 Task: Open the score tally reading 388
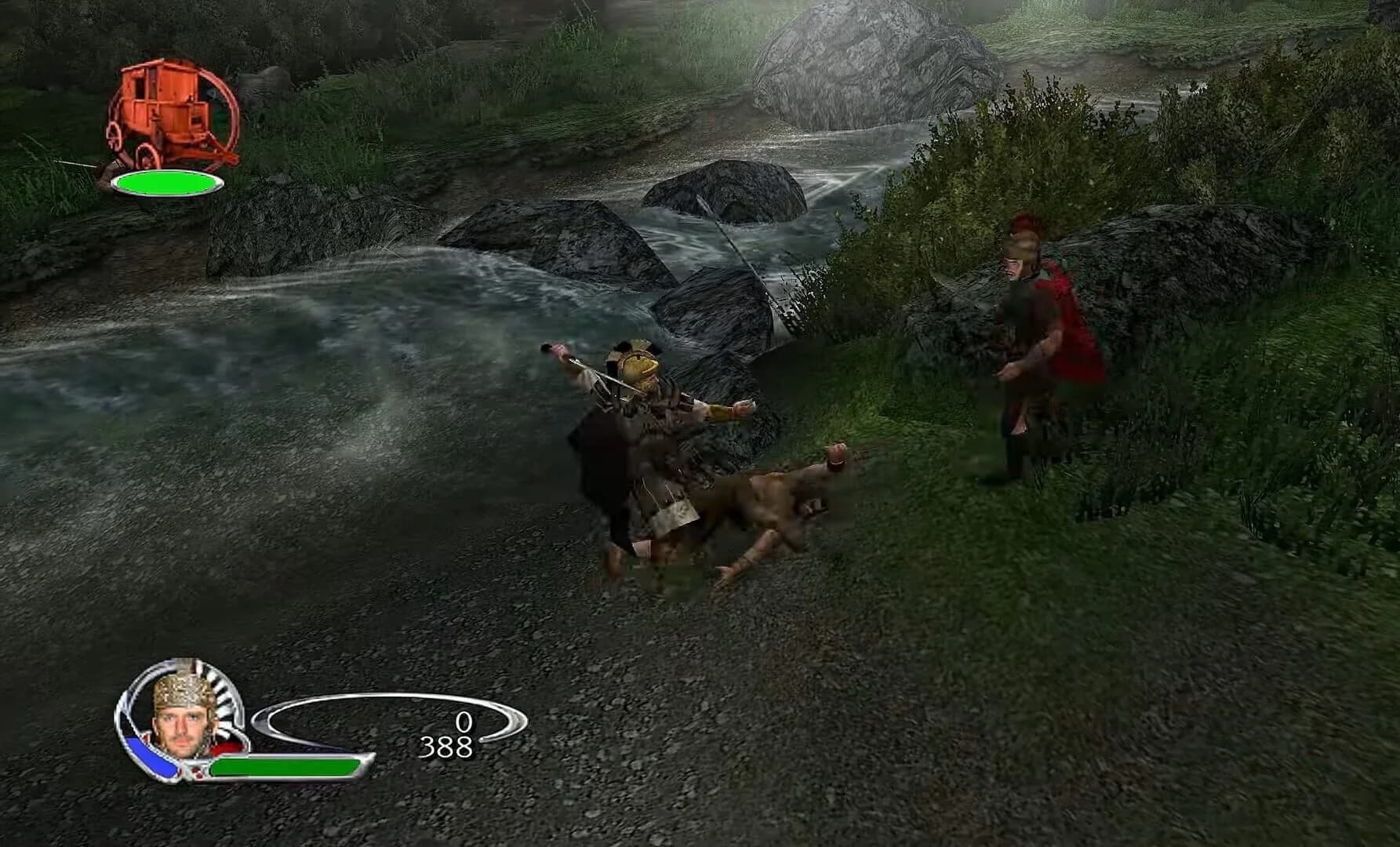tap(447, 745)
